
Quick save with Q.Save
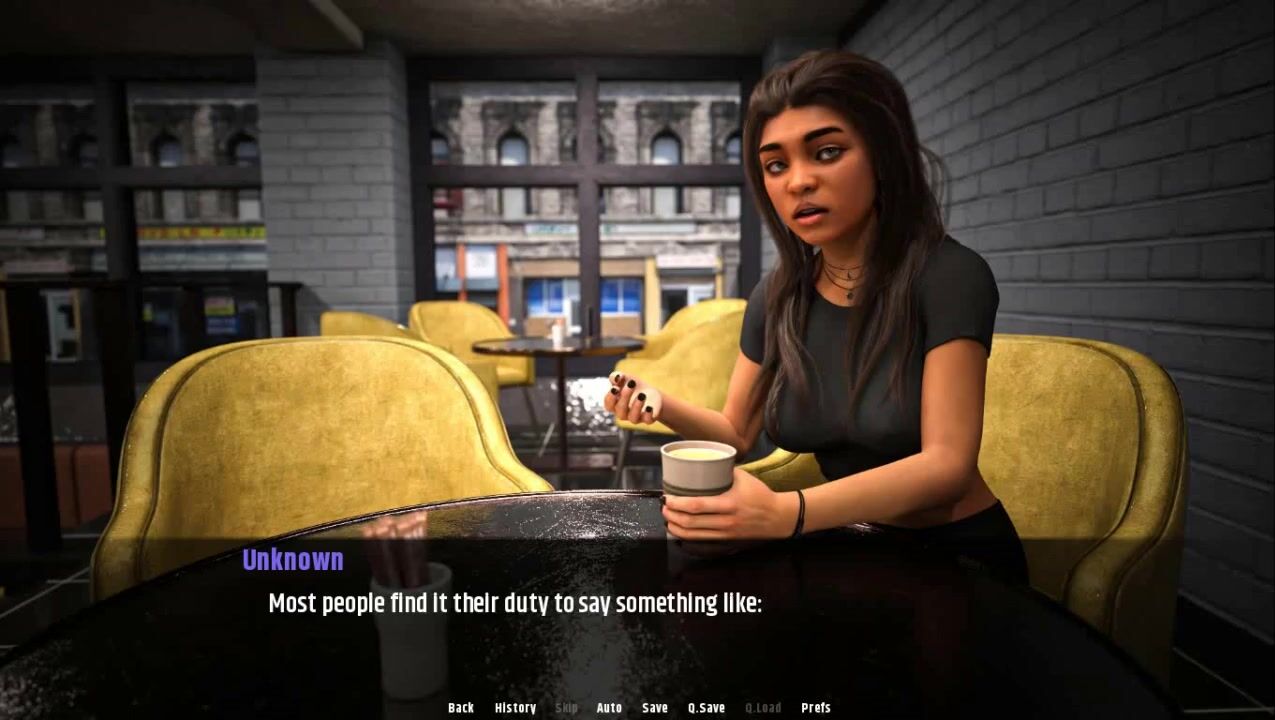coord(706,708)
